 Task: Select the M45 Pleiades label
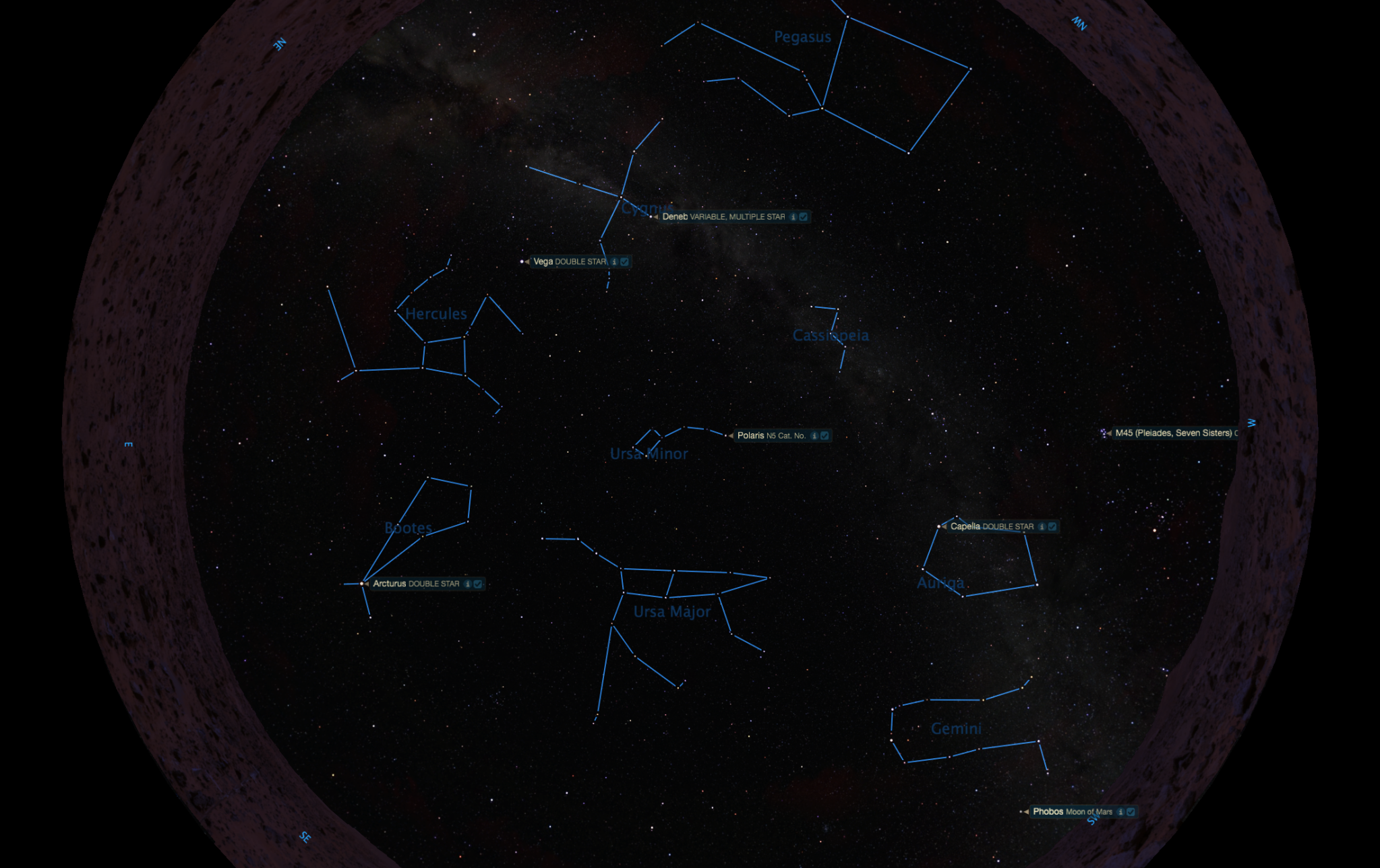click(x=1172, y=433)
